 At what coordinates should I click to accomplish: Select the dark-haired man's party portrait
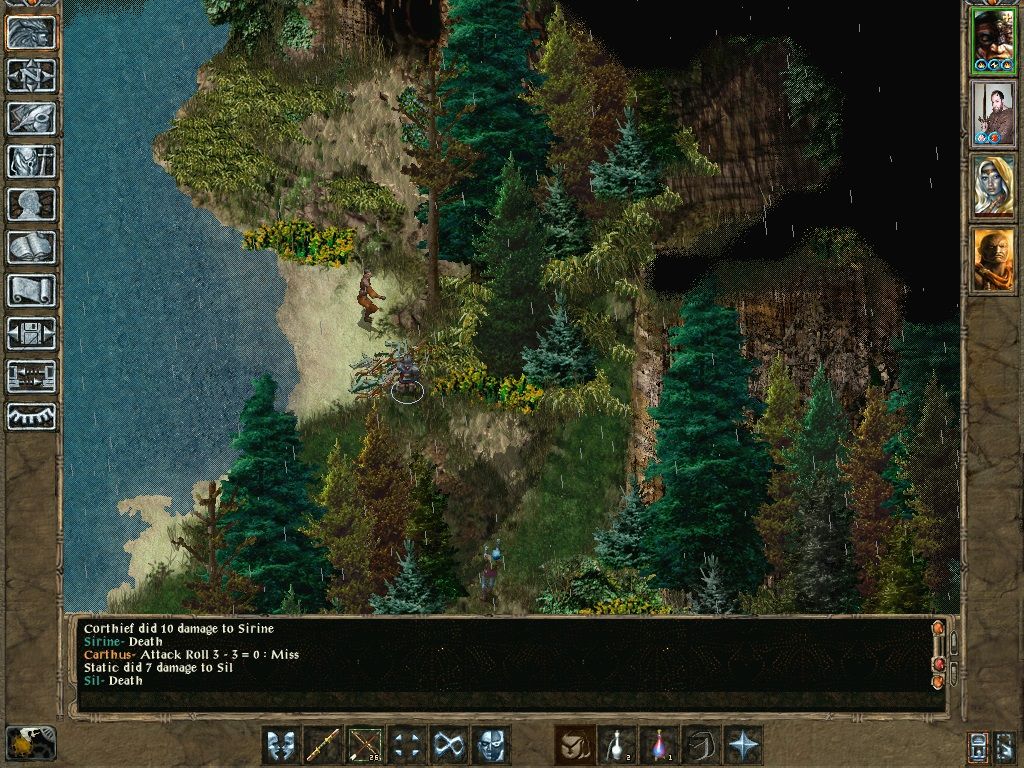tap(993, 114)
